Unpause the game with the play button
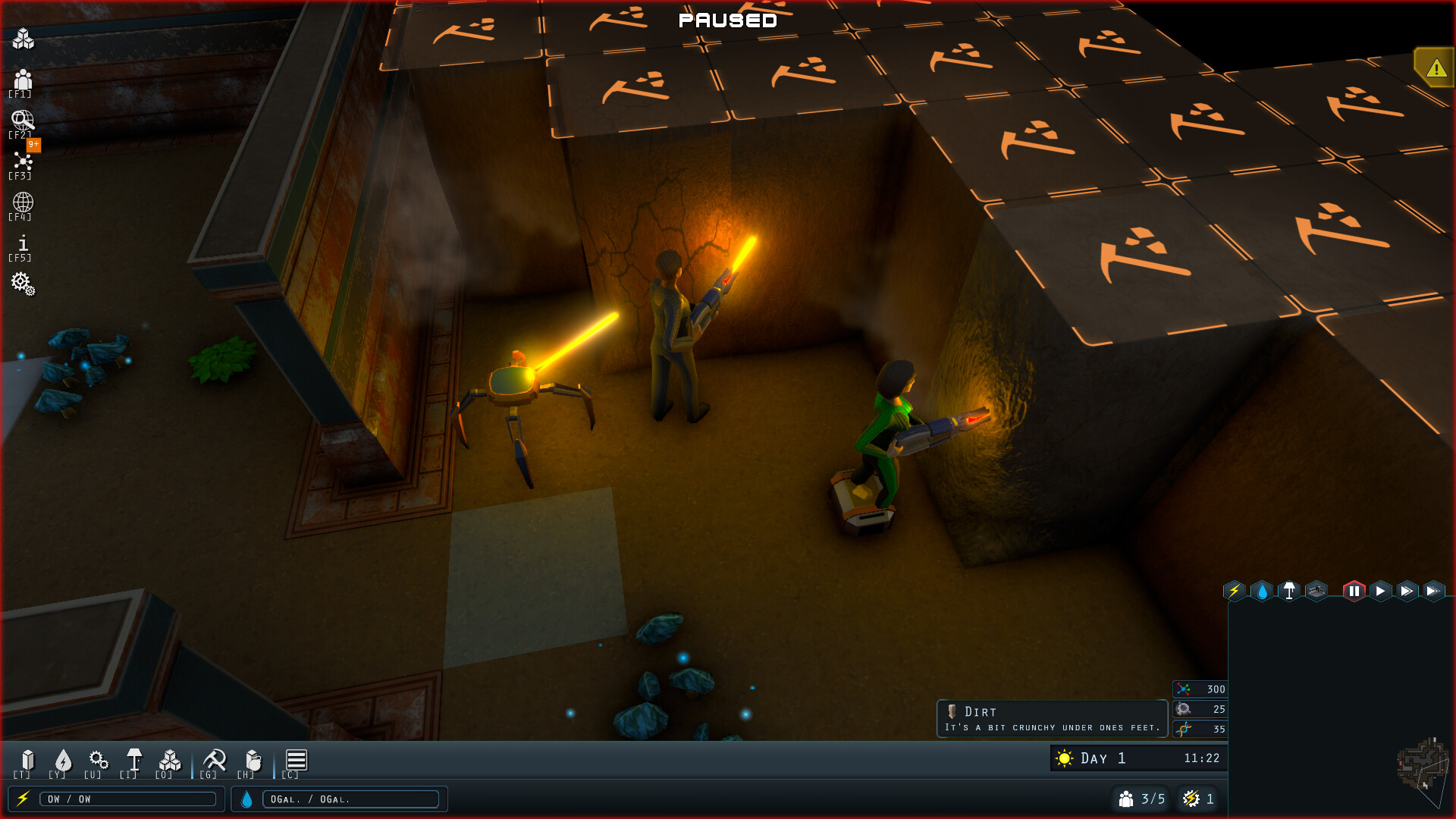 pyautogui.click(x=1382, y=591)
